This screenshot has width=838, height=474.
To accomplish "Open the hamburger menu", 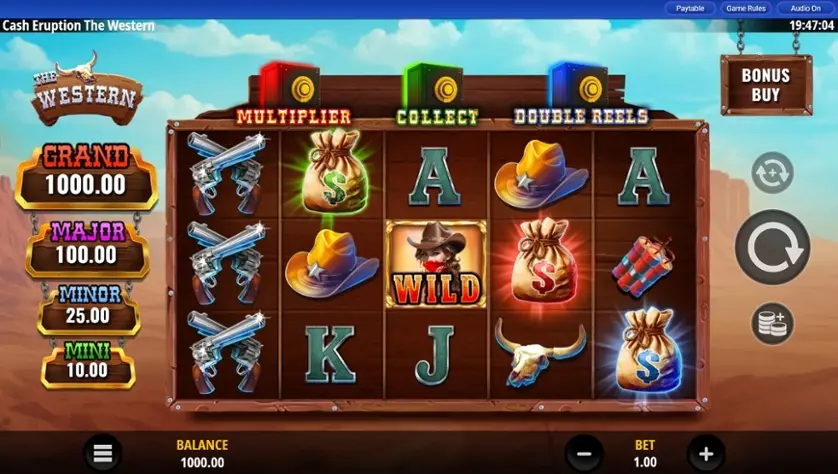I will point(102,453).
